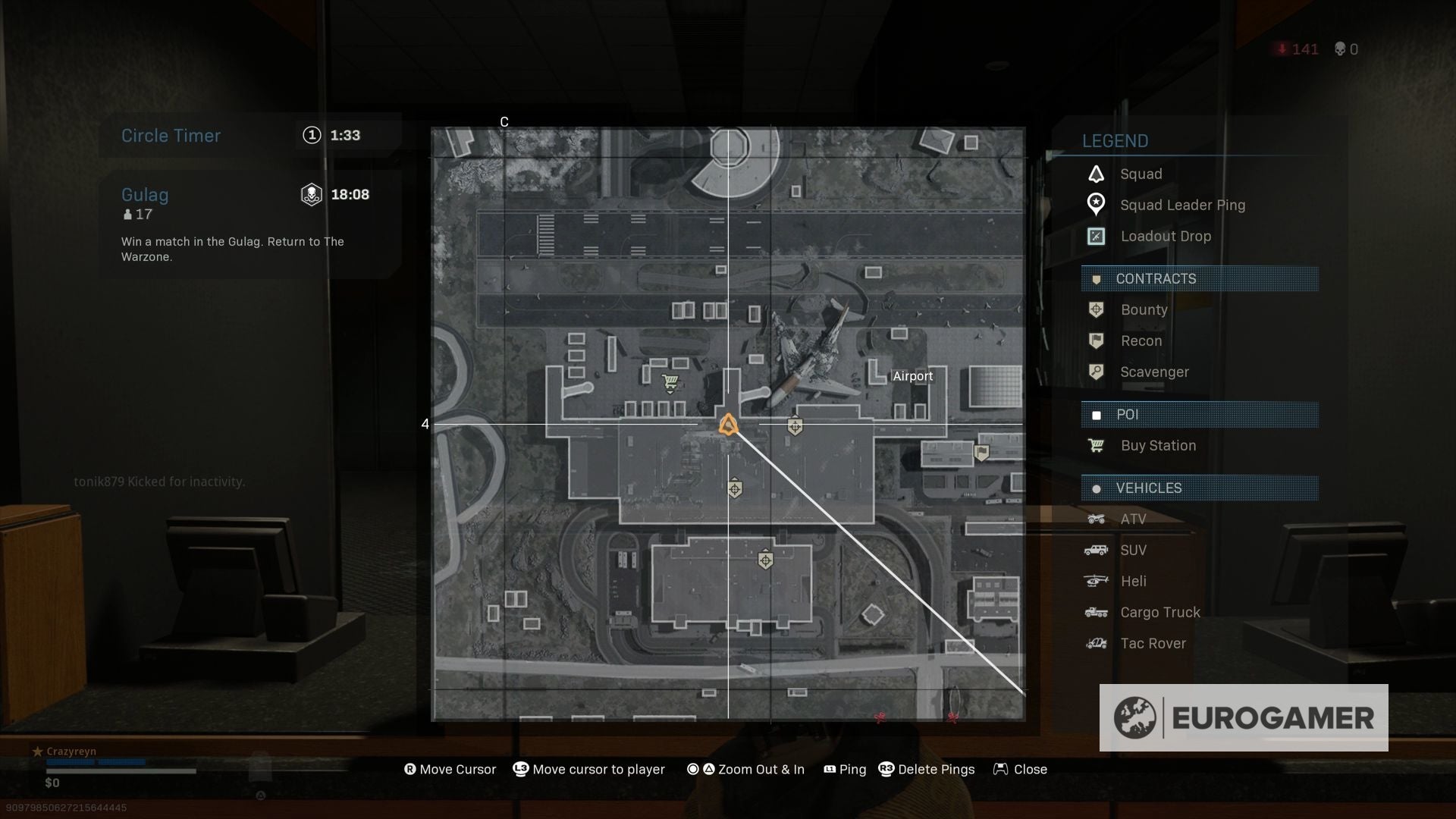Toggle the VEHICLES legend category header

click(1200, 488)
